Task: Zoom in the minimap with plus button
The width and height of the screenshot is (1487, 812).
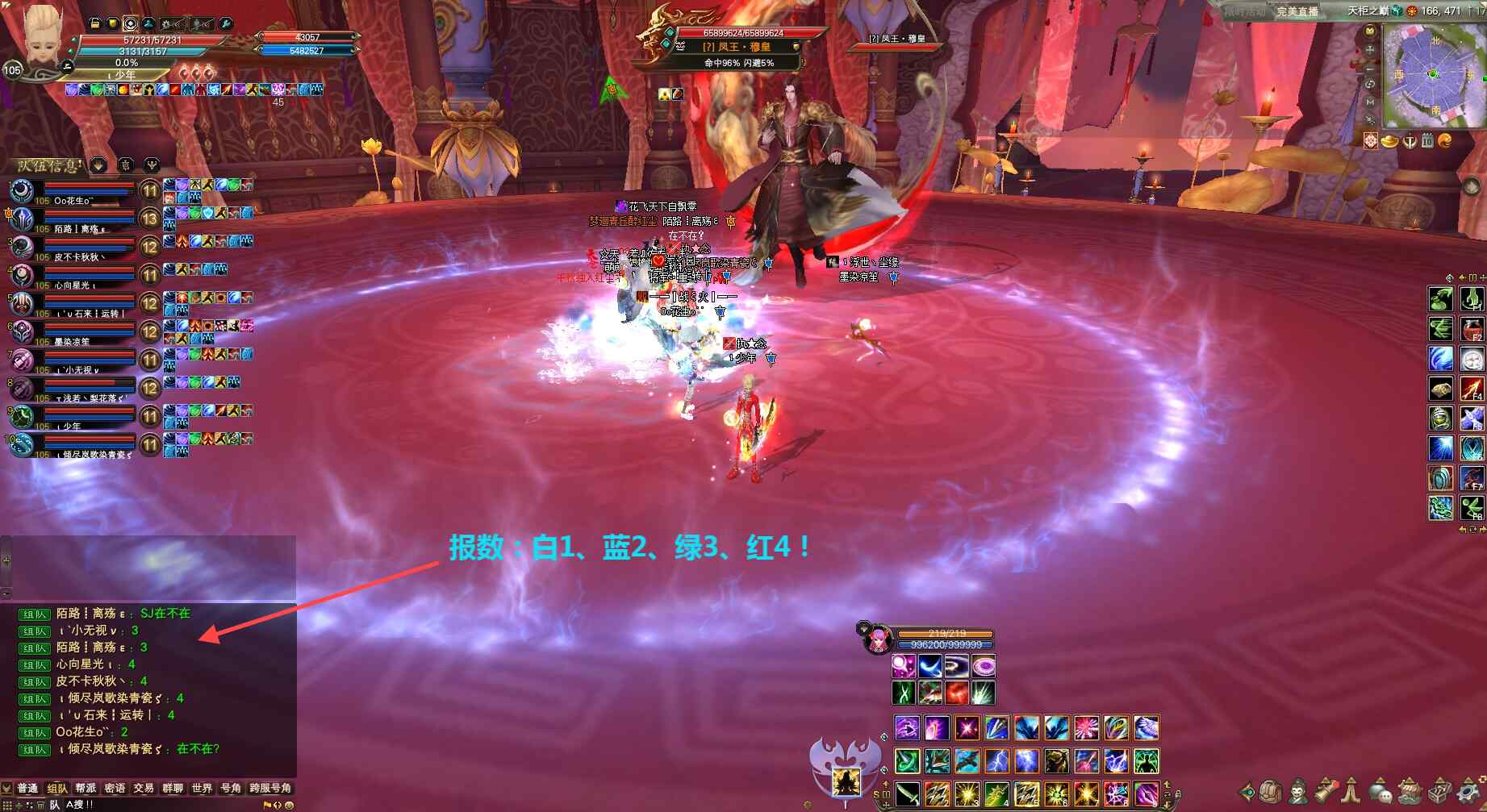Action: click(x=1370, y=50)
